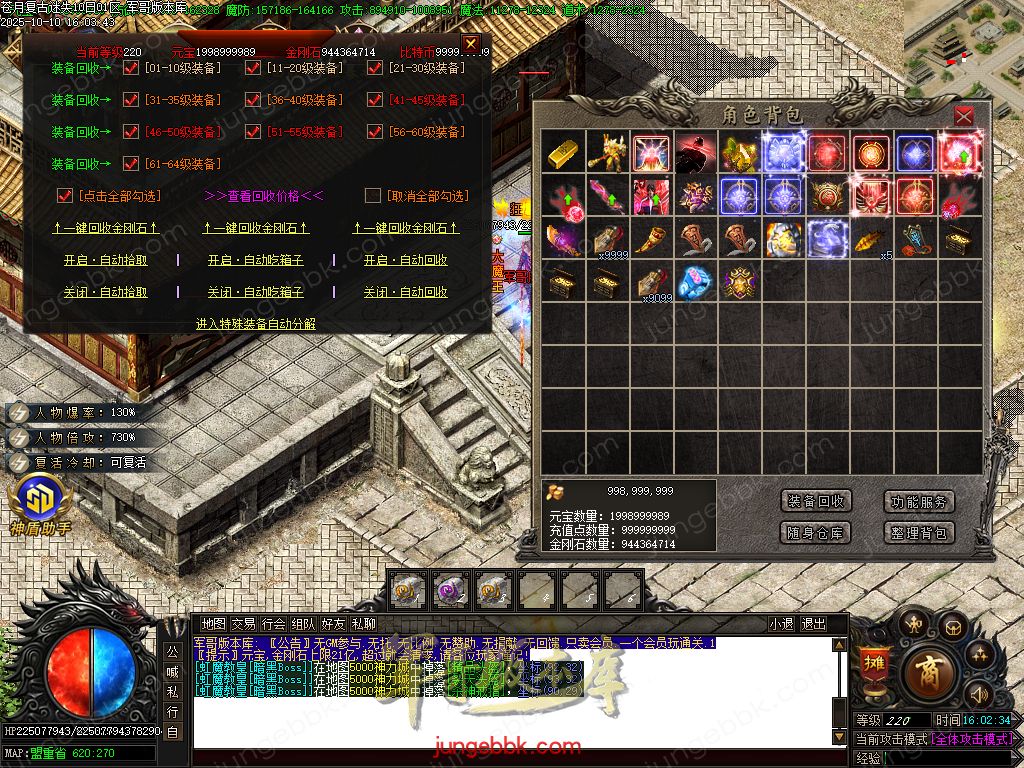This screenshot has width=1024, height=768.
Task: Switch to the 行会 chat tab
Action: (x=274, y=624)
